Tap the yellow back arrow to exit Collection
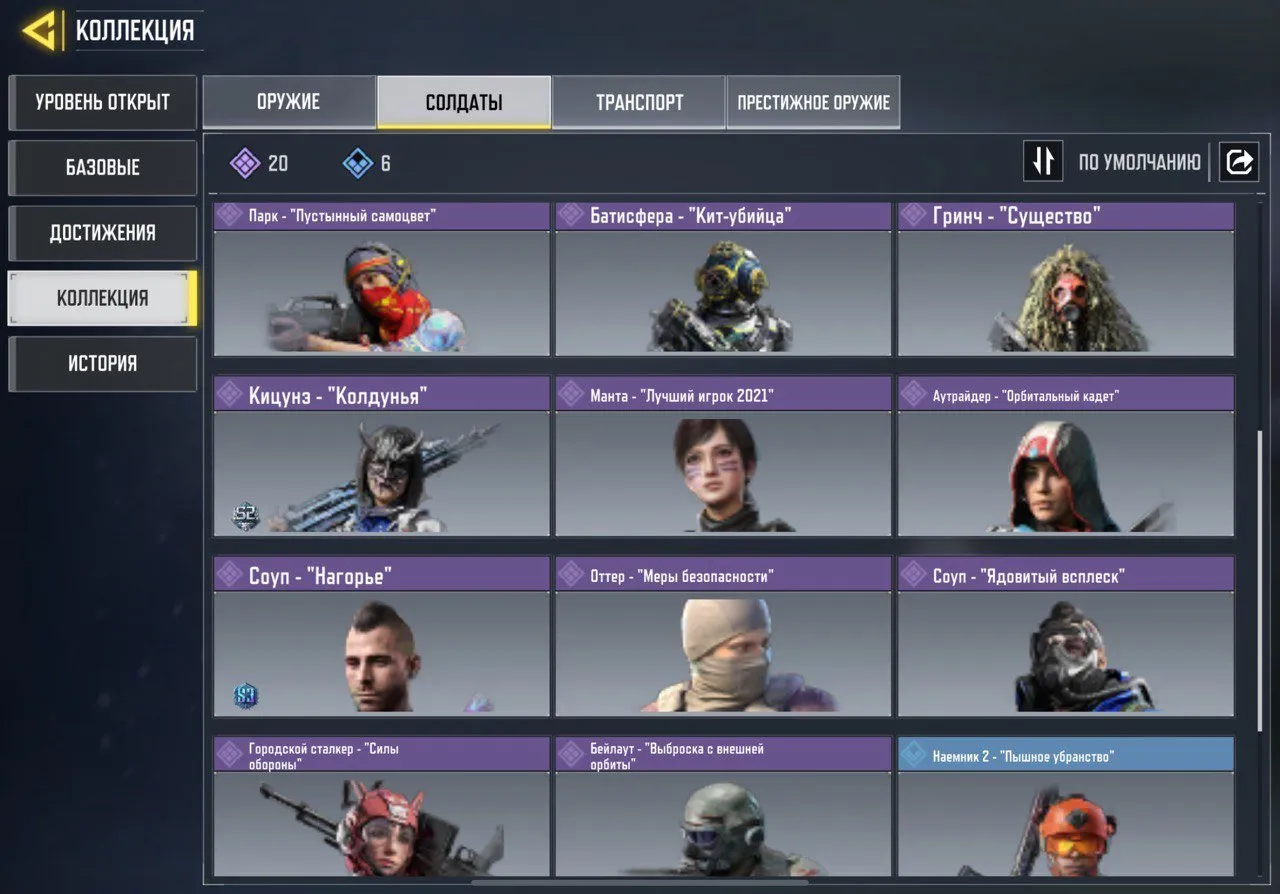This screenshot has width=1280, height=894. coord(38,30)
